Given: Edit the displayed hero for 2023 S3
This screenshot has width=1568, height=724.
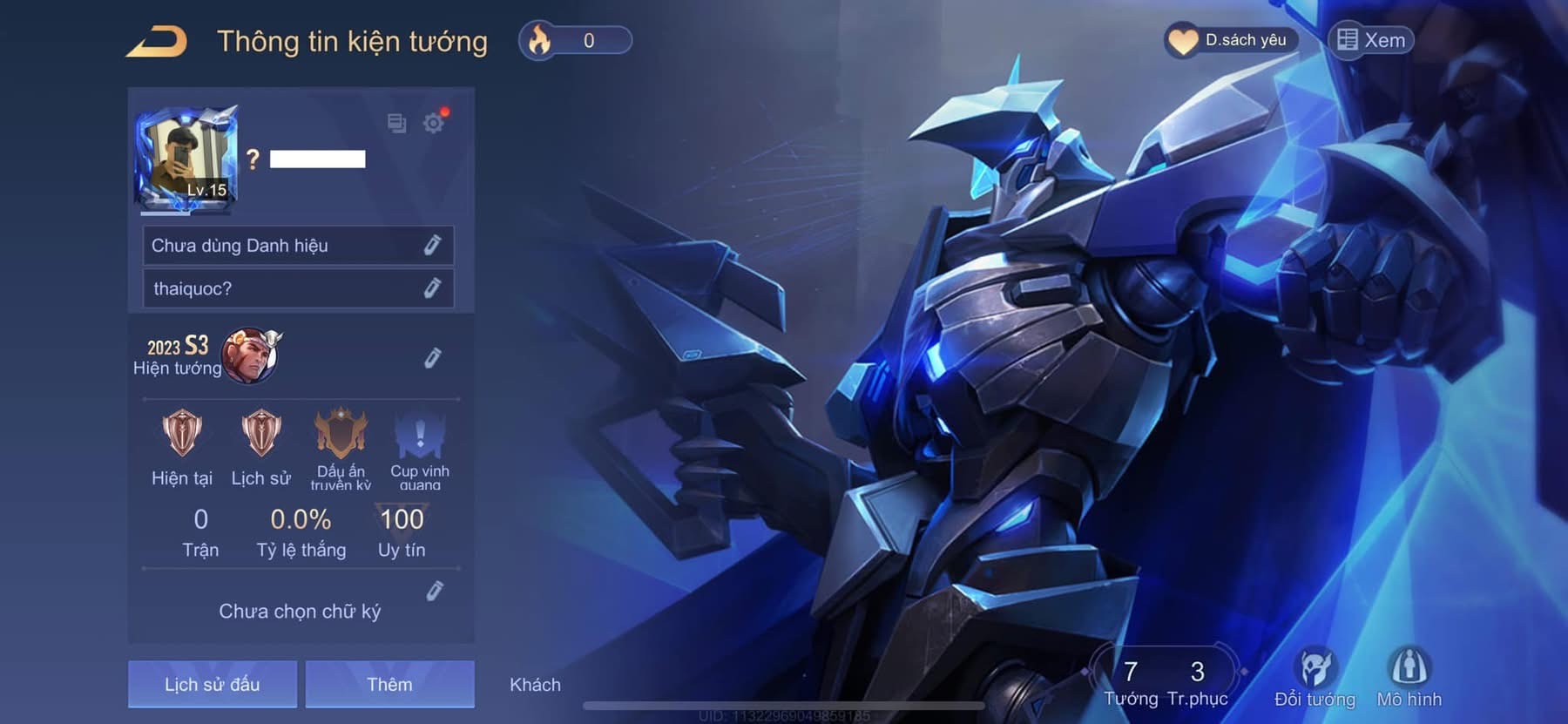Looking at the screenshot, I should [432, 358].
